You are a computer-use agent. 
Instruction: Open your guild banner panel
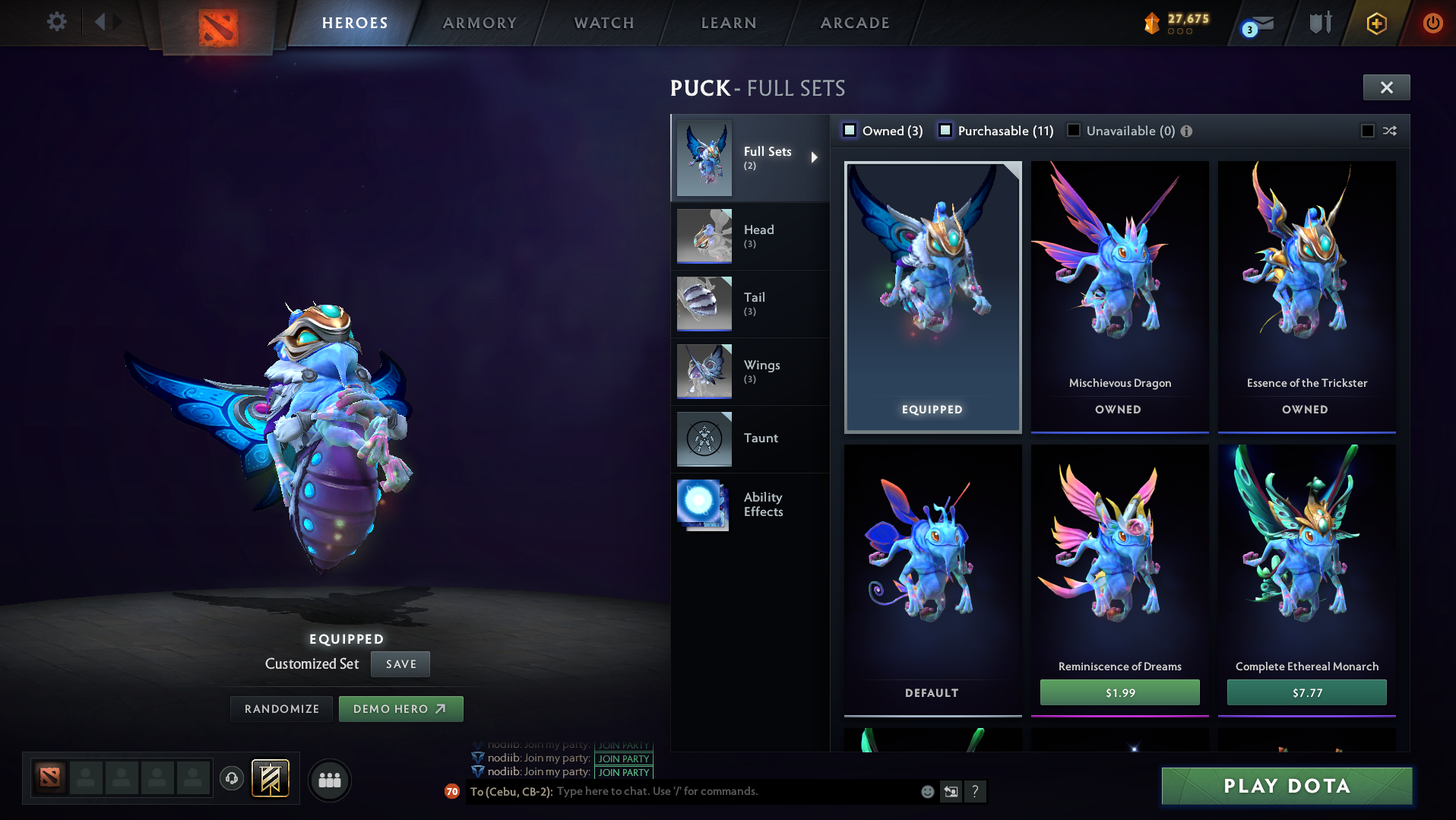pos(271,778)
